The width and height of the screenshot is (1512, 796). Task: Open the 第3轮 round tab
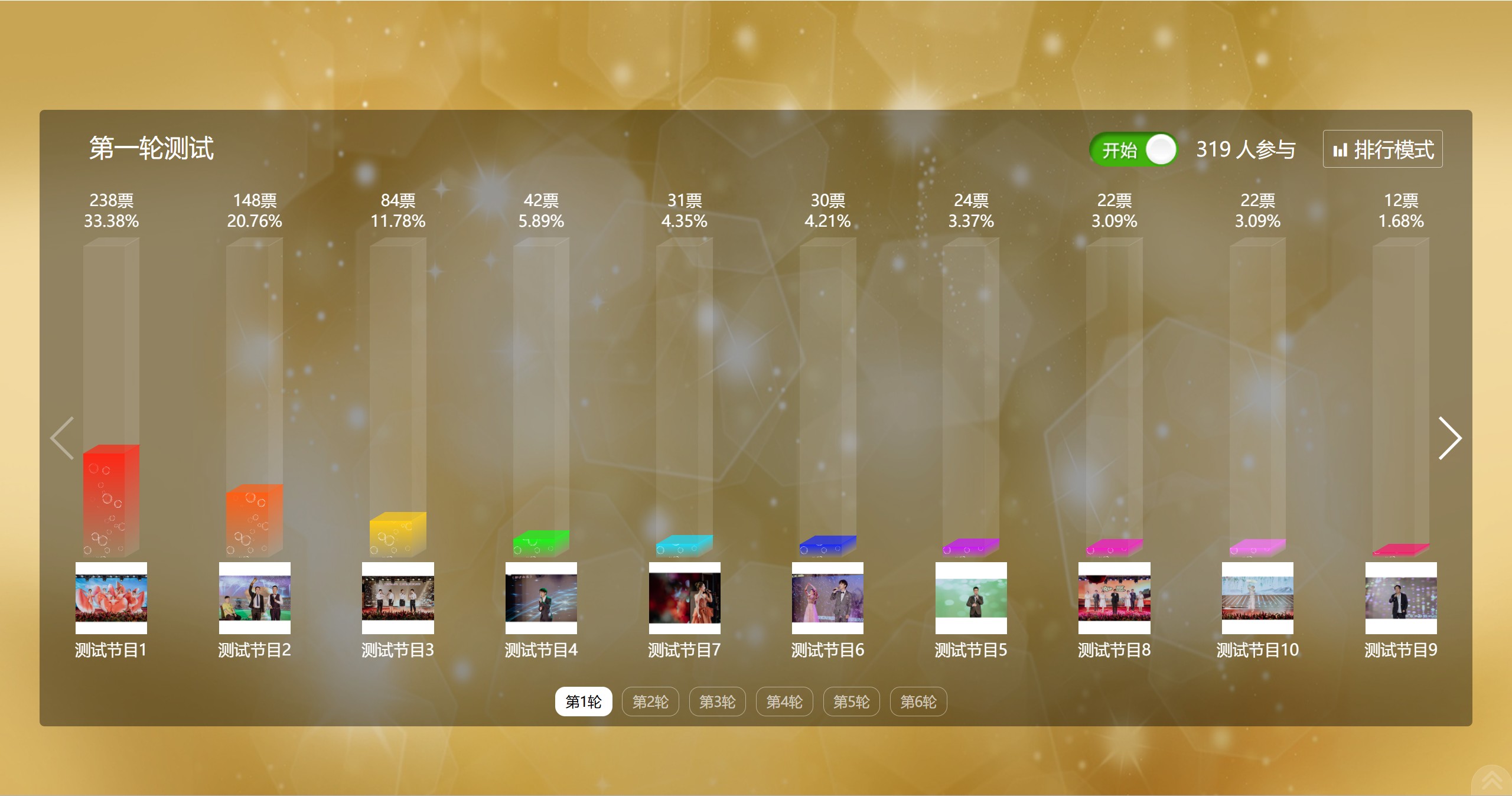coord(717,702)
